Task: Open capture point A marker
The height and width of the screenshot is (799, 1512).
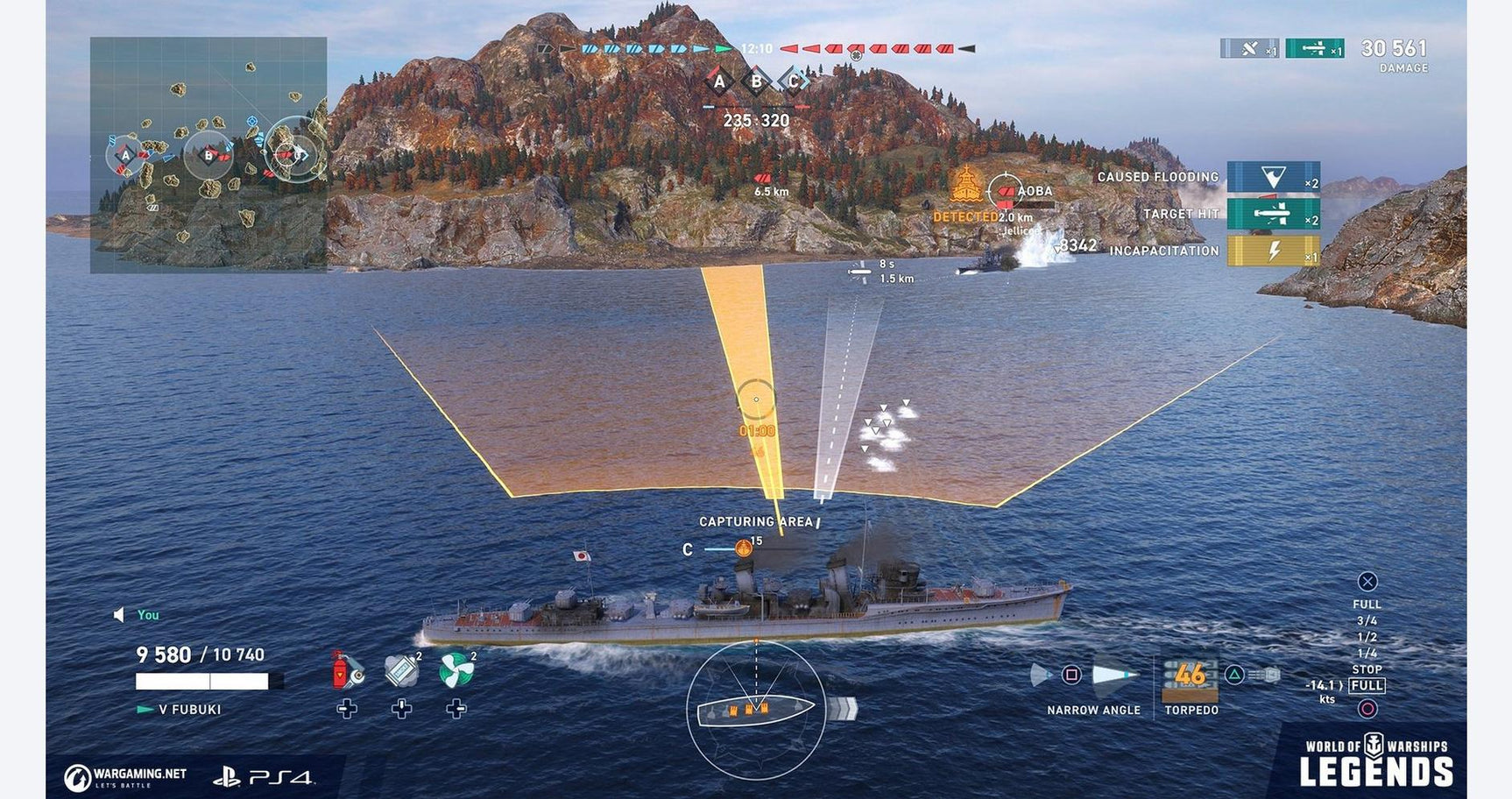Action: 722,81
